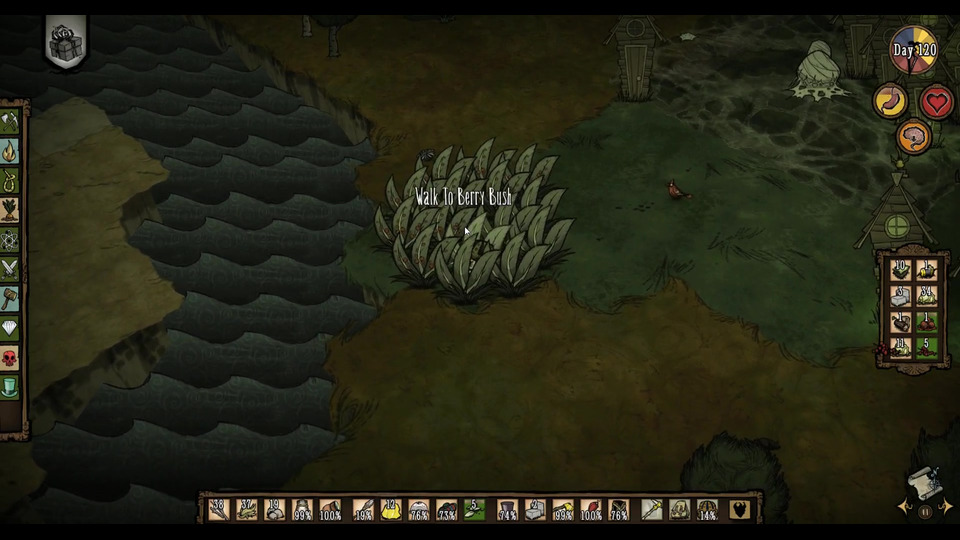
Task: Open the Refine diamond crafting tab
Action: click(x=9, y=327)
